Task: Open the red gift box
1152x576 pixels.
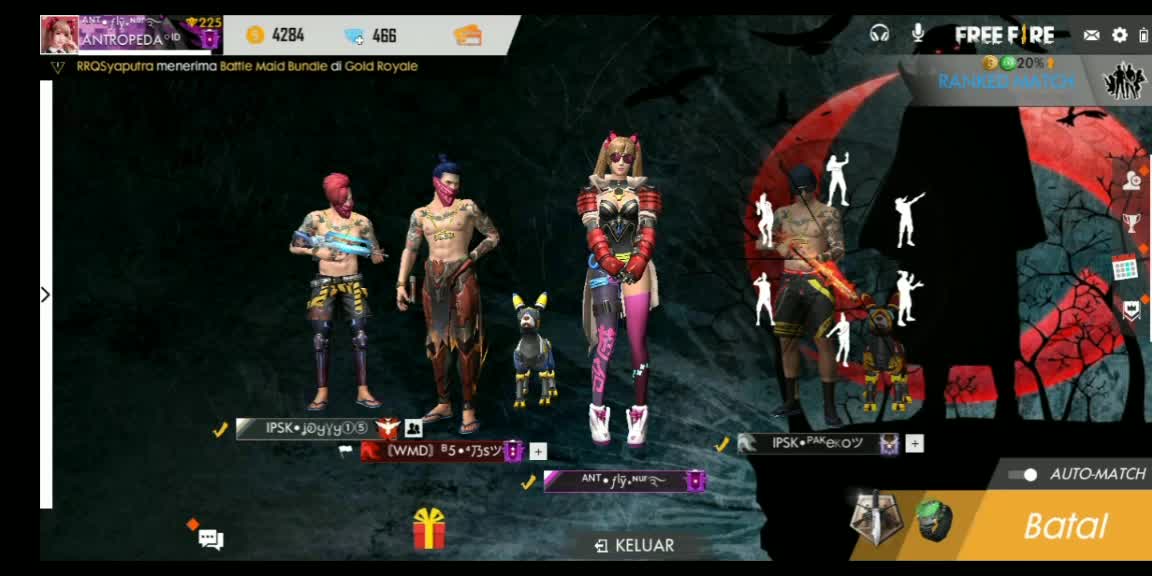Action: [429, 528]
